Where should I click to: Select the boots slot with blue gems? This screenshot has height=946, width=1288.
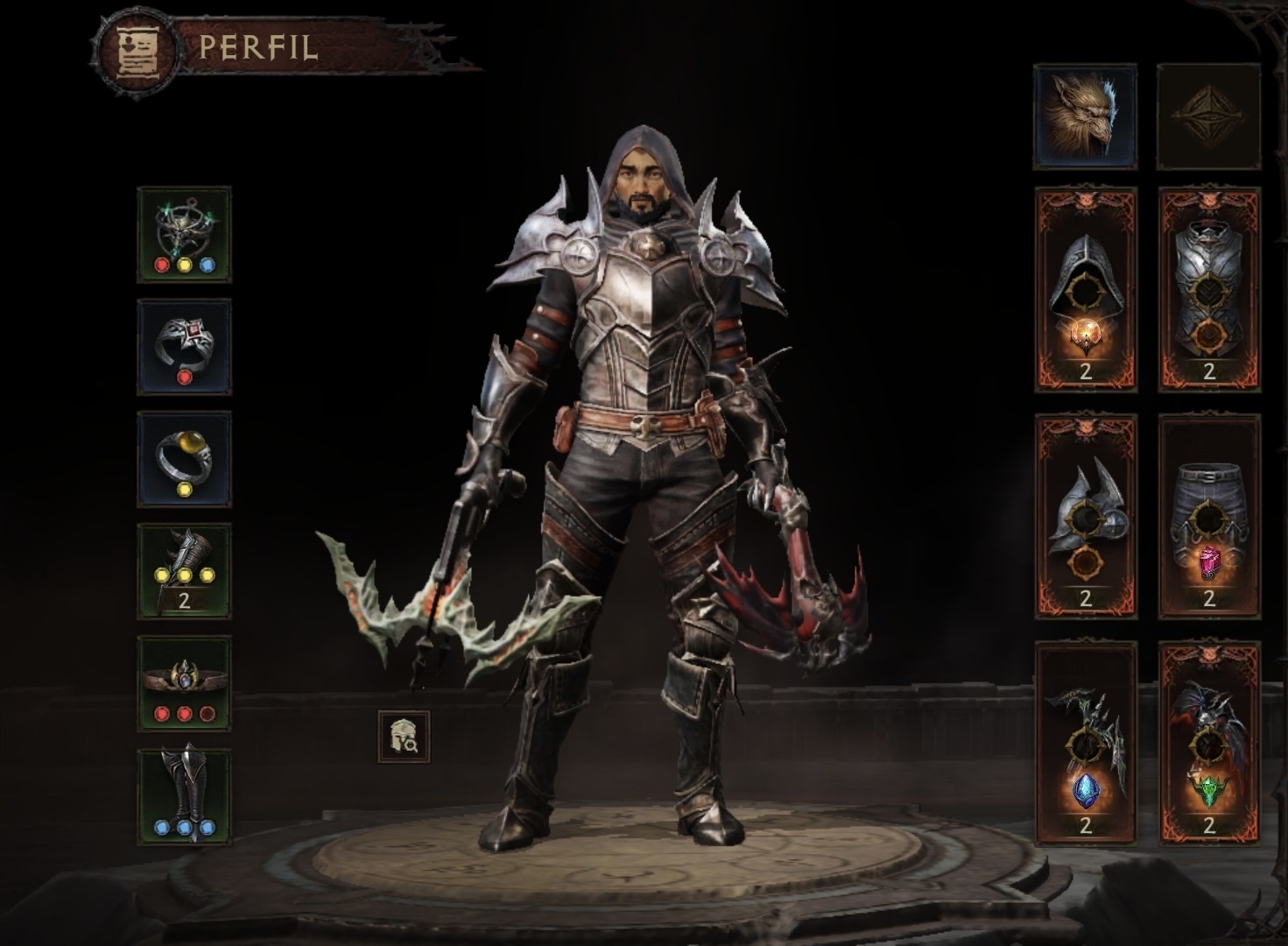[x=184, y=796]
